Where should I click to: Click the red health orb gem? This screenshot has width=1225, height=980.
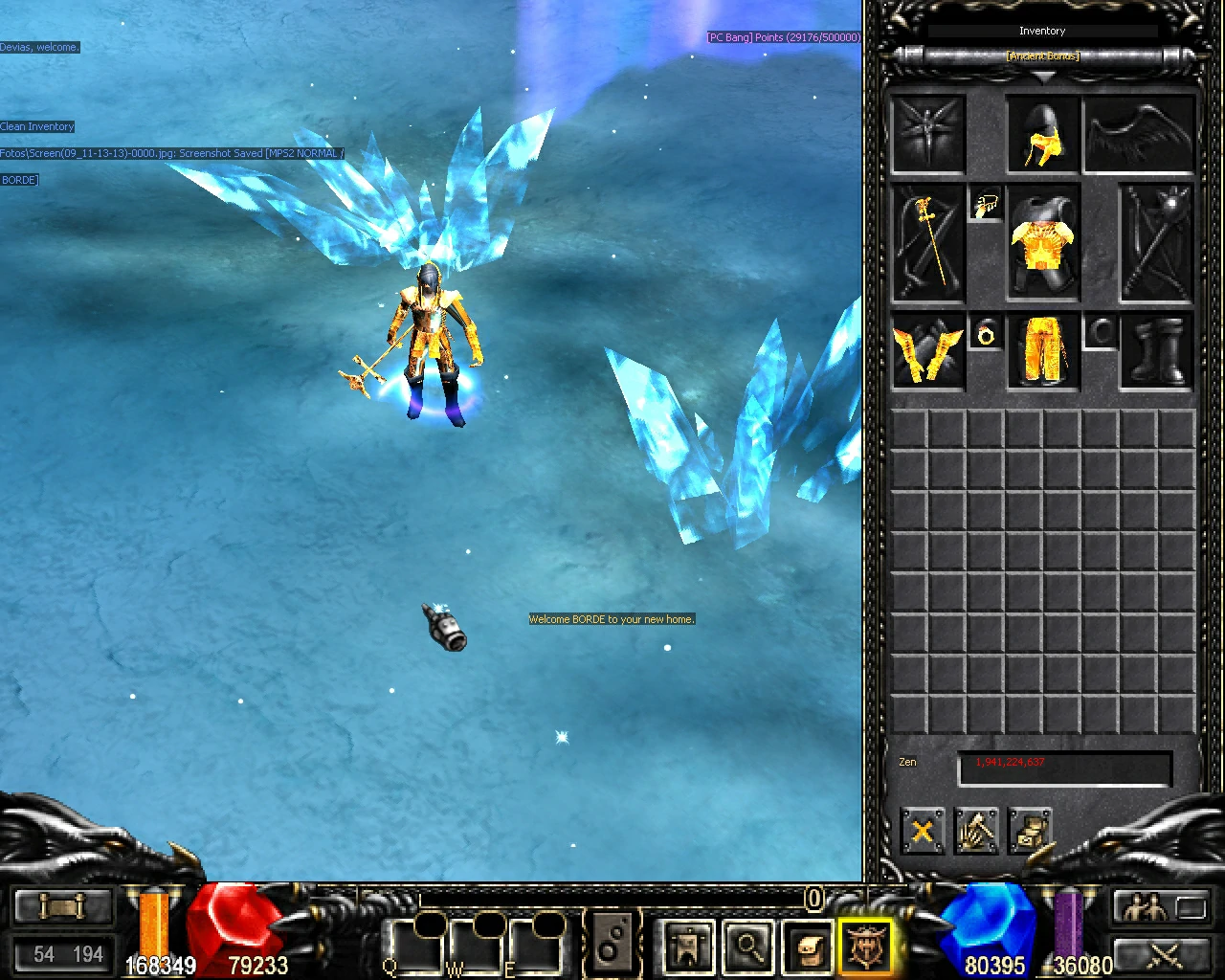(x=234, y=919)
